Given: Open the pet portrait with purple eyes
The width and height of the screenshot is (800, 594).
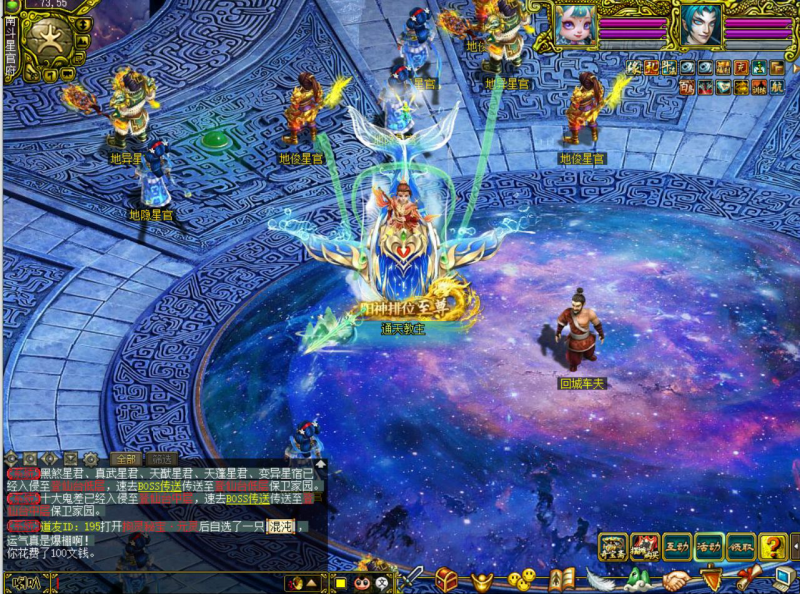Looking at the screenshot, I should [x=576, y=25].
